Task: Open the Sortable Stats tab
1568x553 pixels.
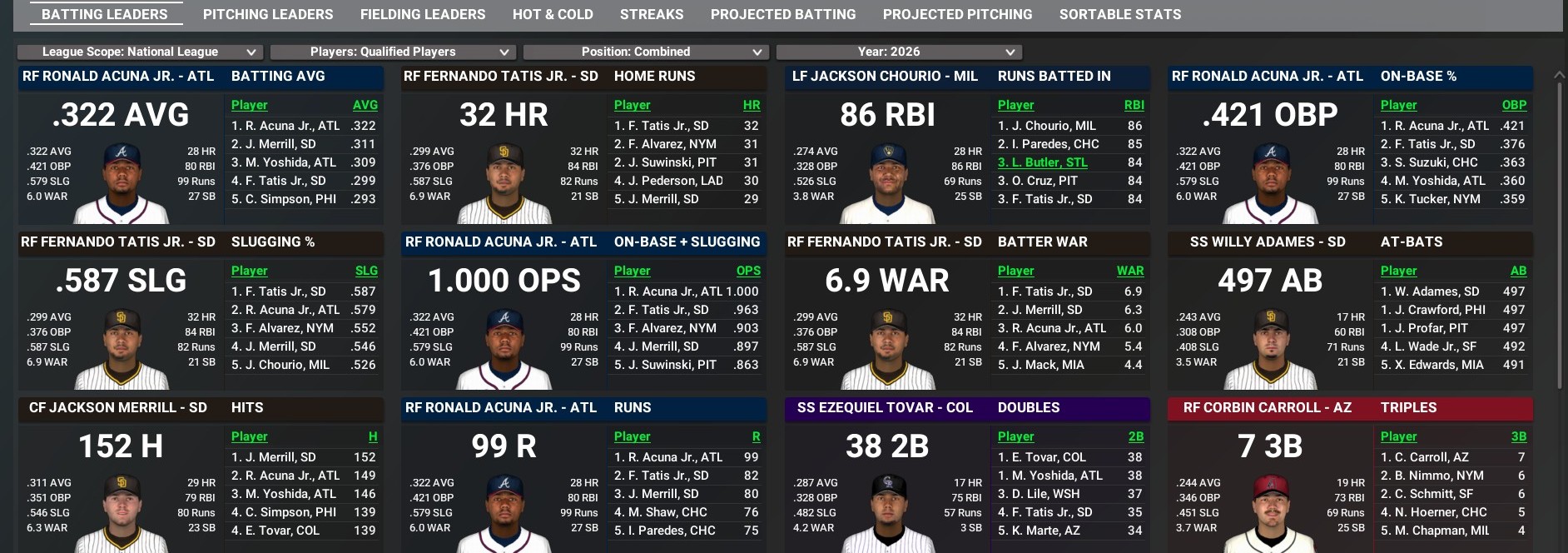Action: [x=1119, y=14]
